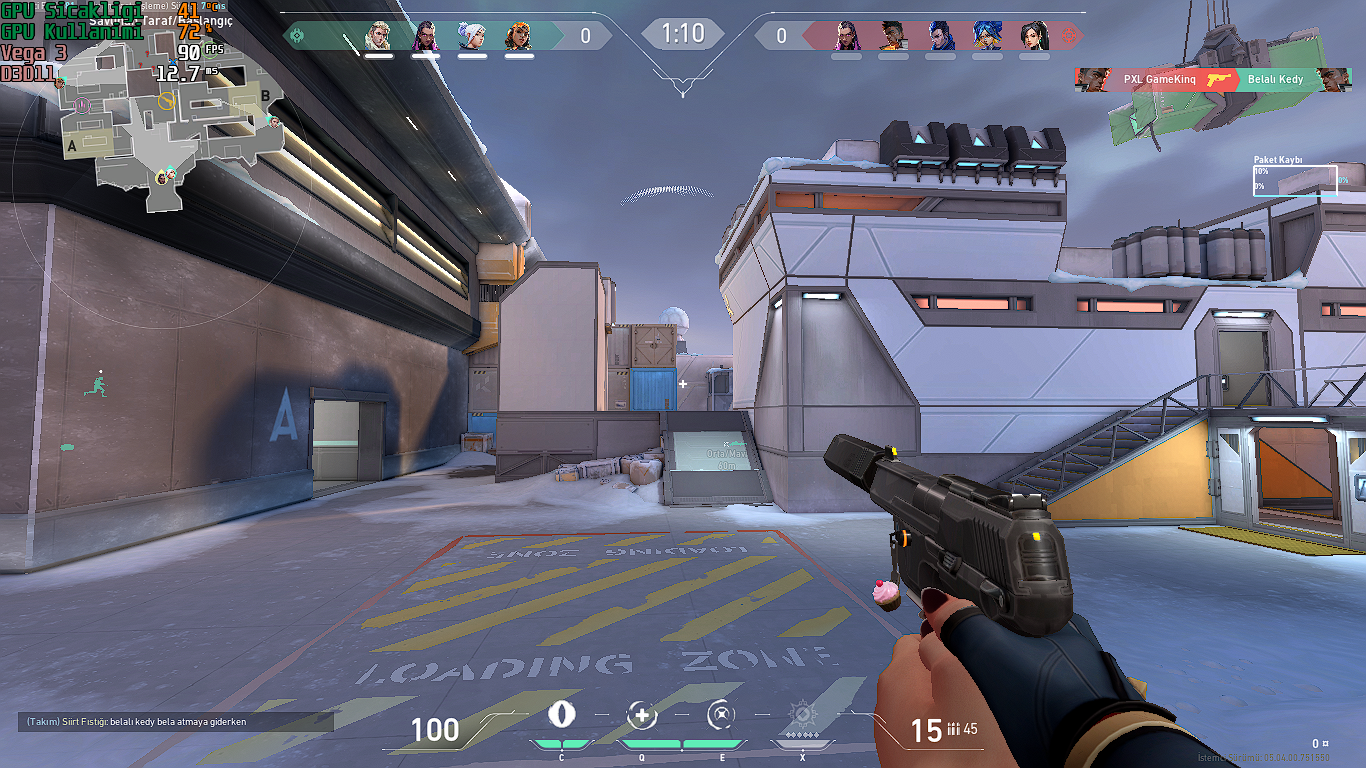Trigger the Empress ultimate icon
The image size is (1366, 768).
[x=802, y=715]
